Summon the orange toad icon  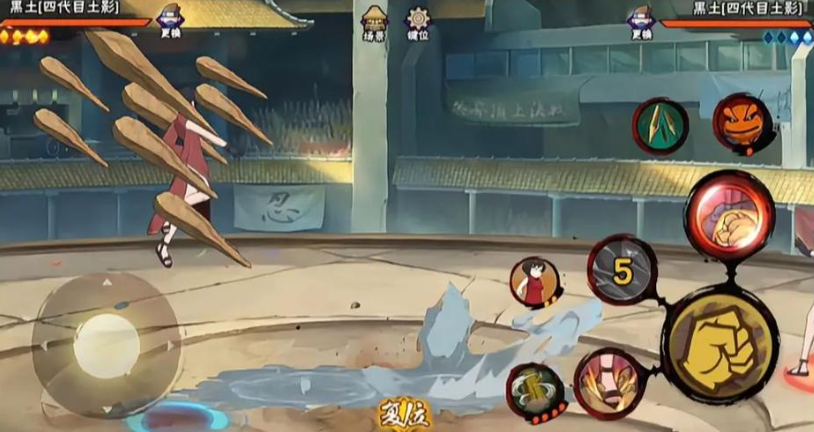tap(741, 122)
